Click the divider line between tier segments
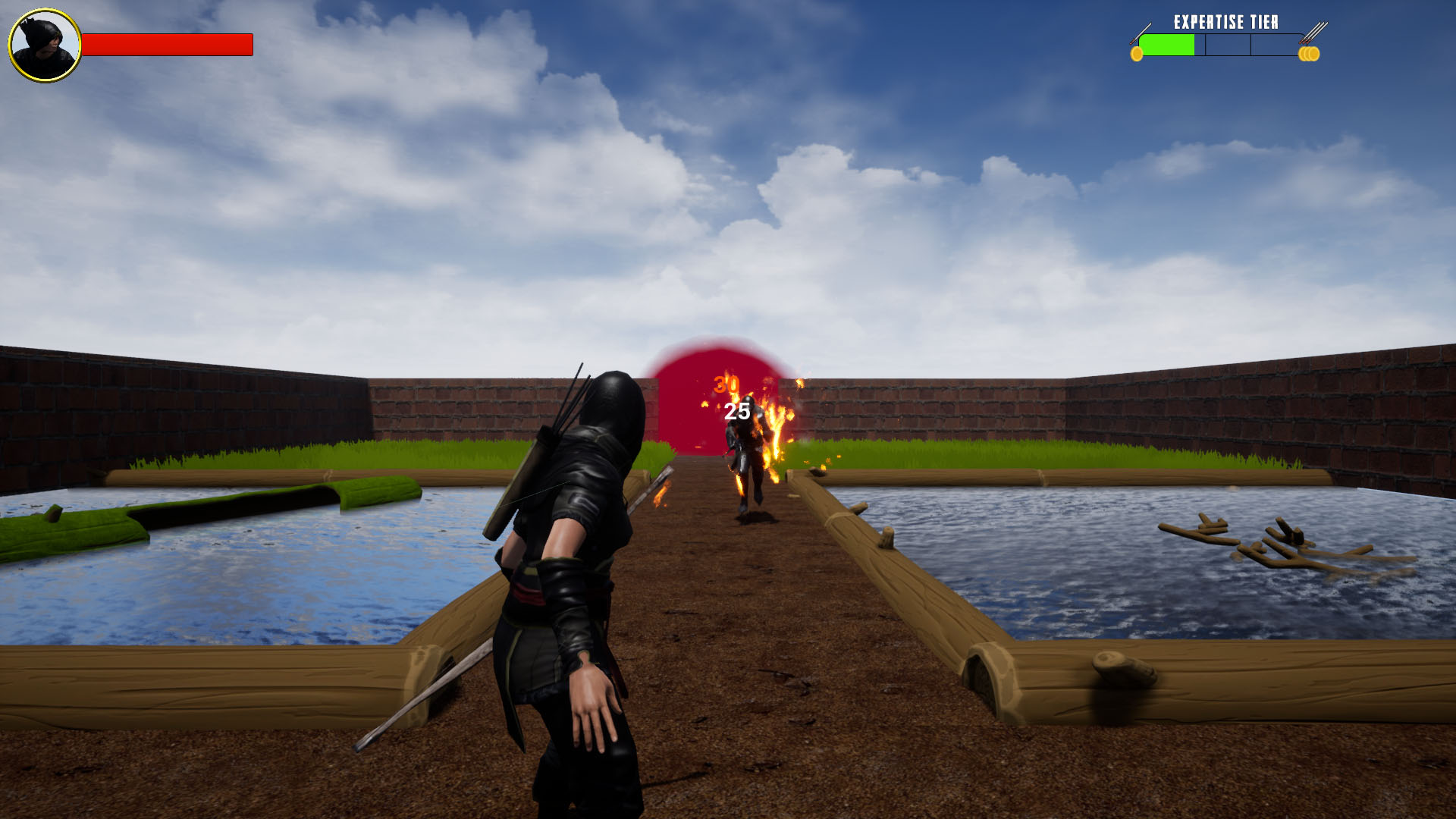1456x819 pixels. pos(1206,44)
